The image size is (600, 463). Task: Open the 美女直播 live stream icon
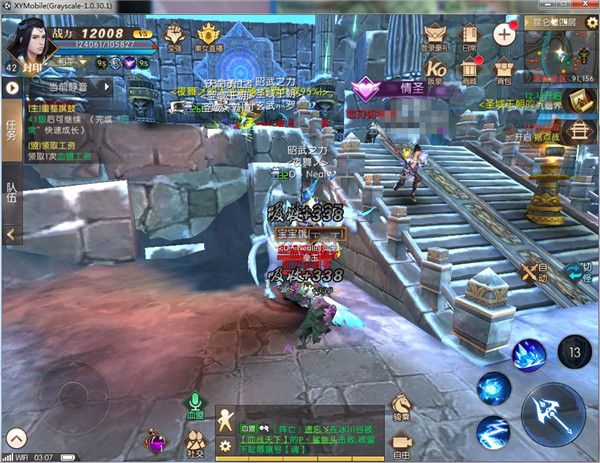pos(209,38)
